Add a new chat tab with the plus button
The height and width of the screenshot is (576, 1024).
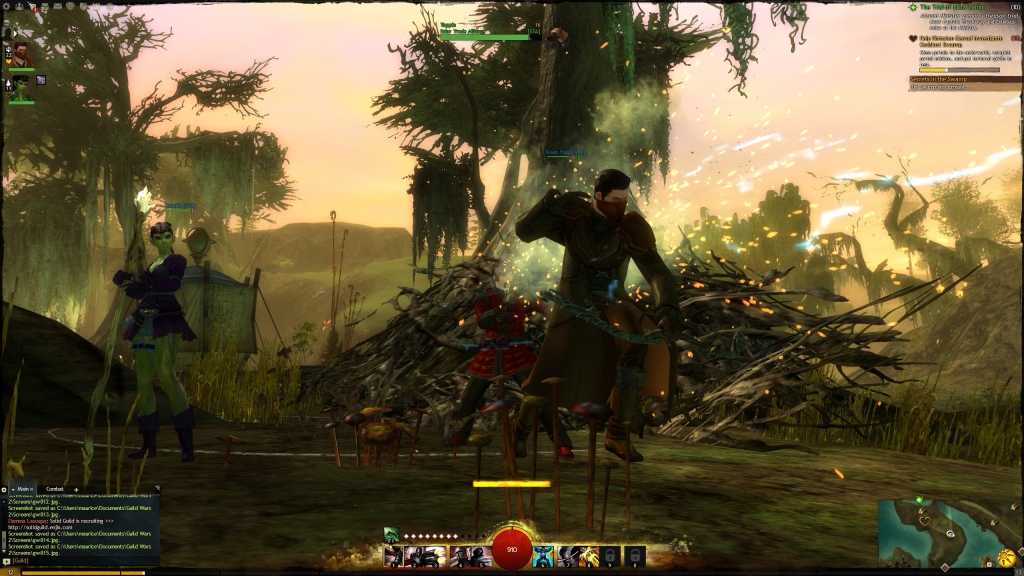click(x=76, y=489)
